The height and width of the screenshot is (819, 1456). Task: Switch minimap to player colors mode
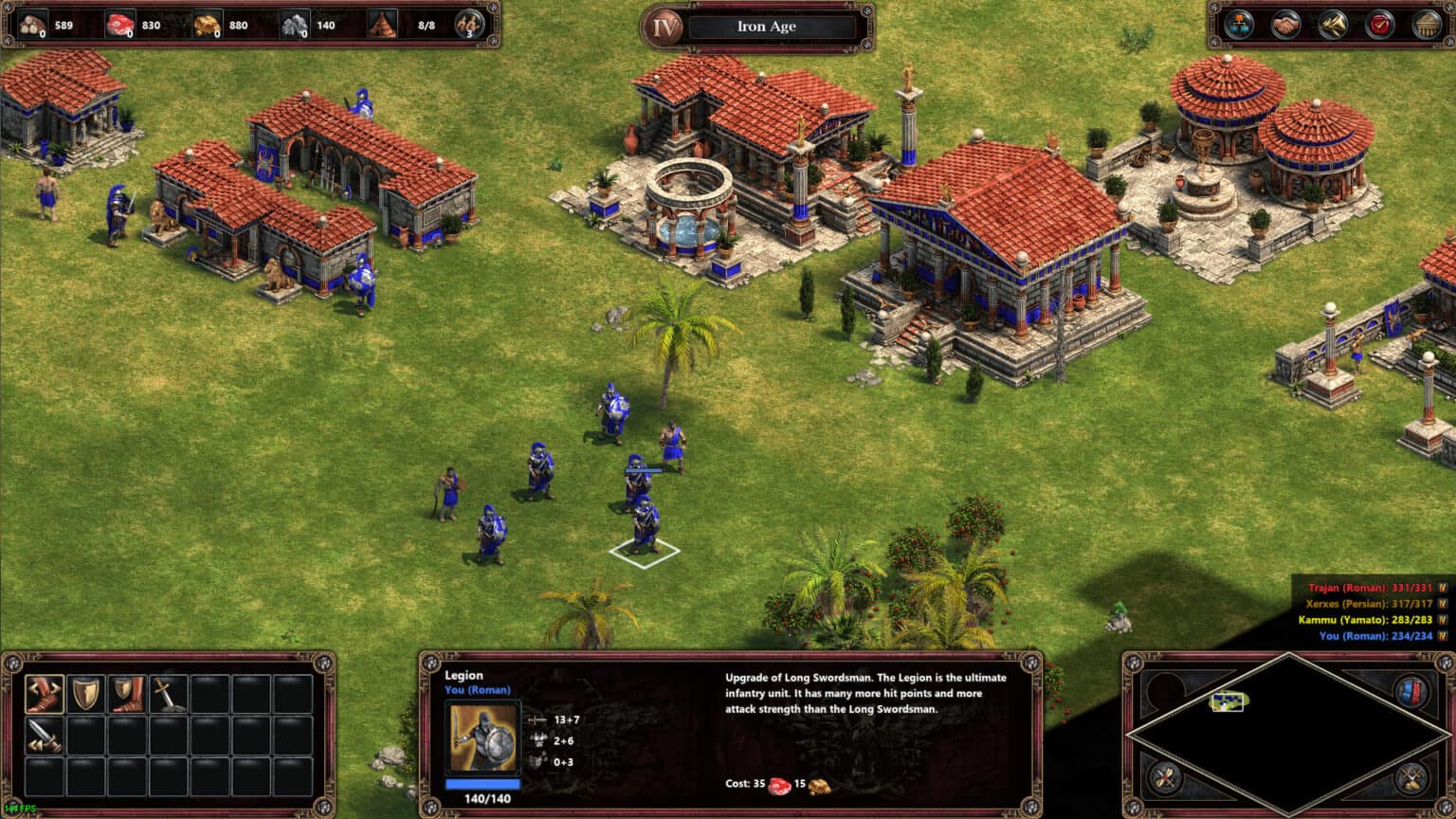1410,690
